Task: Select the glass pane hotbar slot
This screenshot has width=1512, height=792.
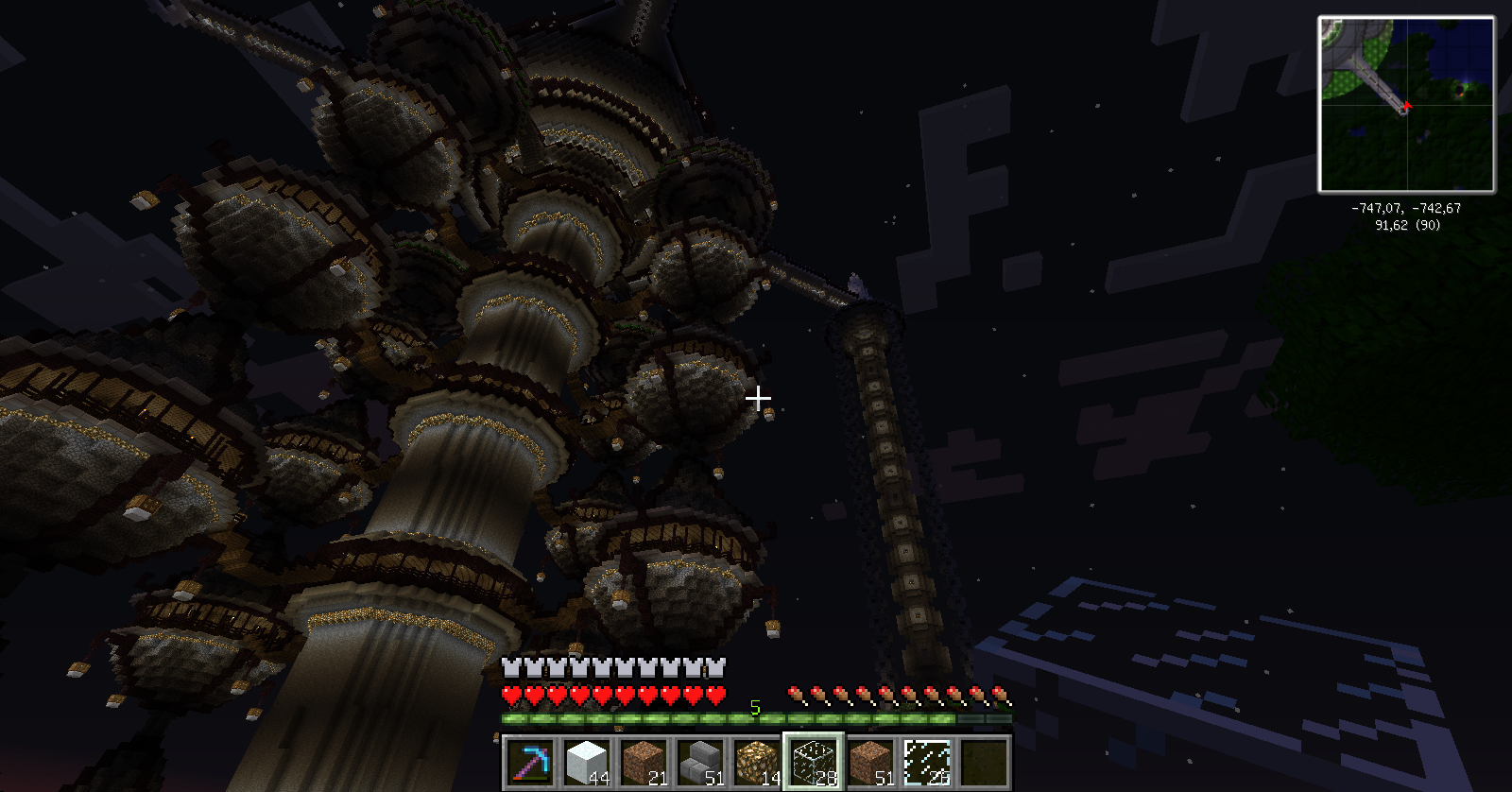Action: pyautogui.click(x=926, y=762)
